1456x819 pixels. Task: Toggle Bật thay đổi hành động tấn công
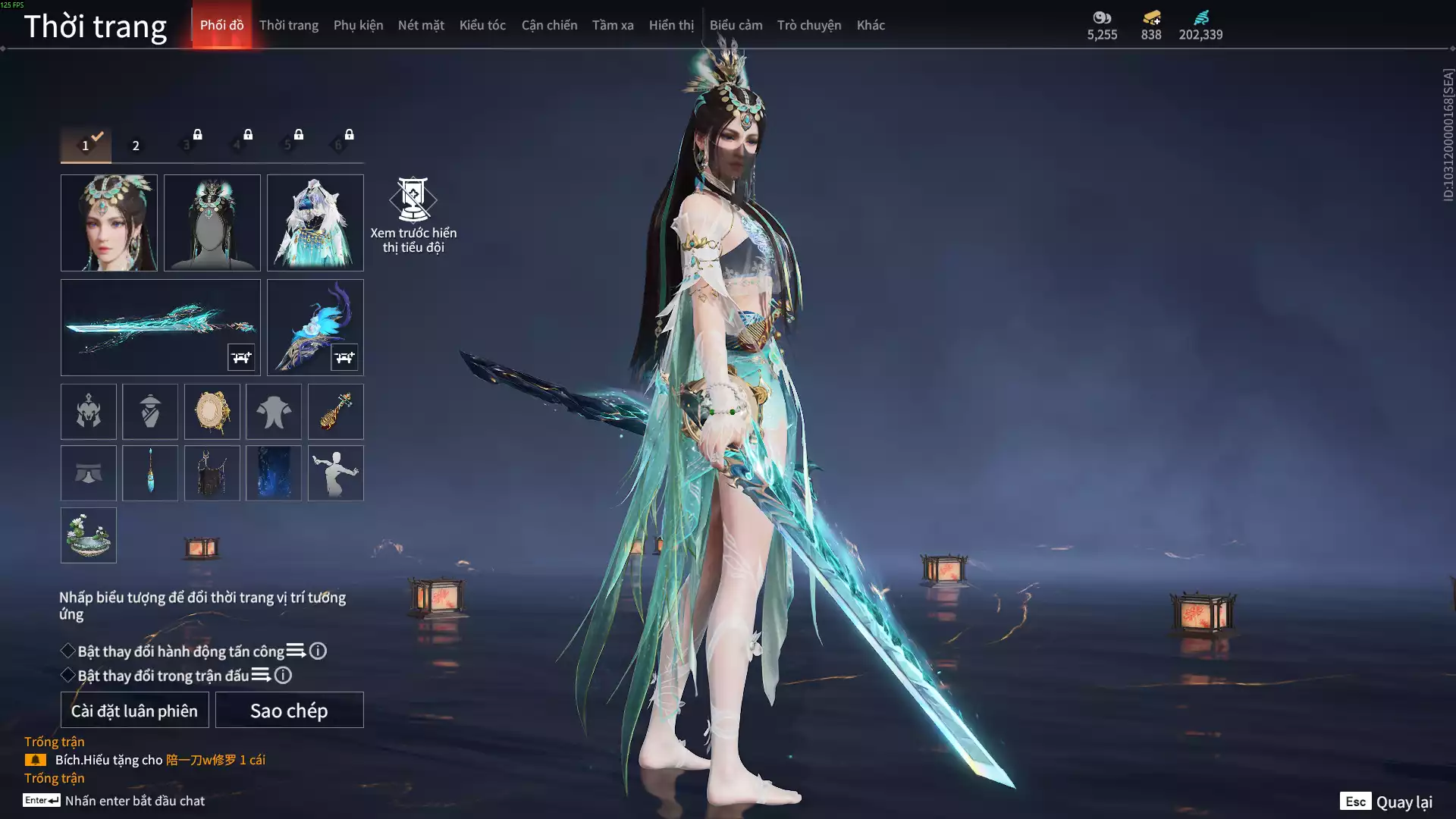(x=68, y=651)
